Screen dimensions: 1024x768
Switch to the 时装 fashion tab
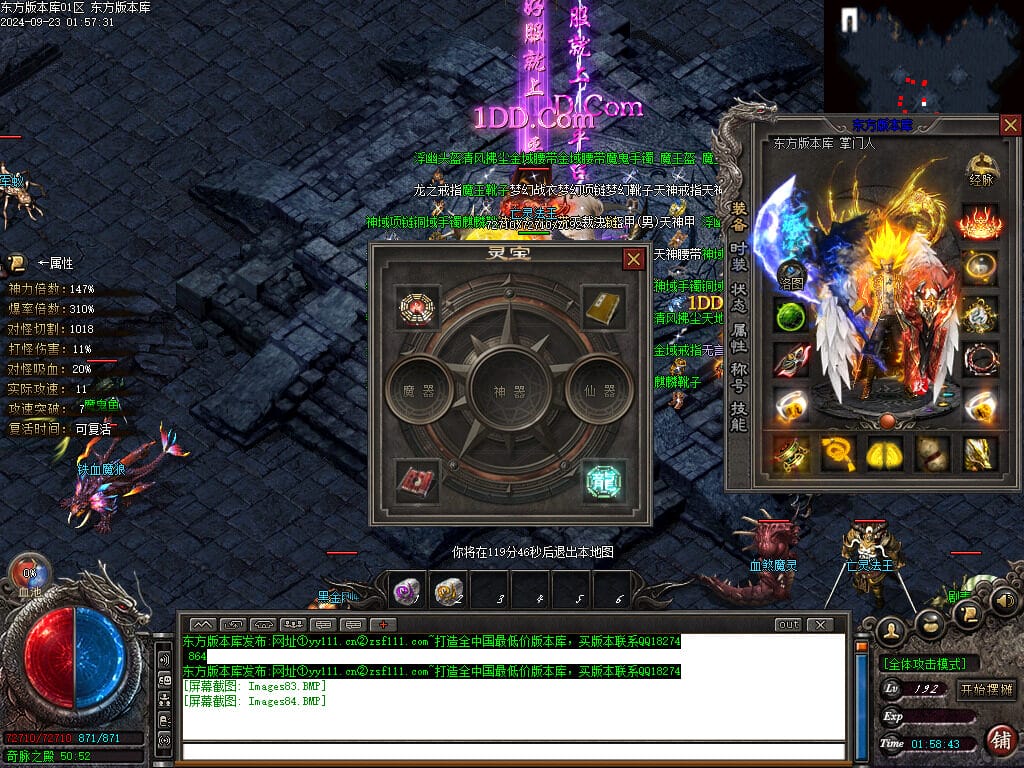point(739,257)
